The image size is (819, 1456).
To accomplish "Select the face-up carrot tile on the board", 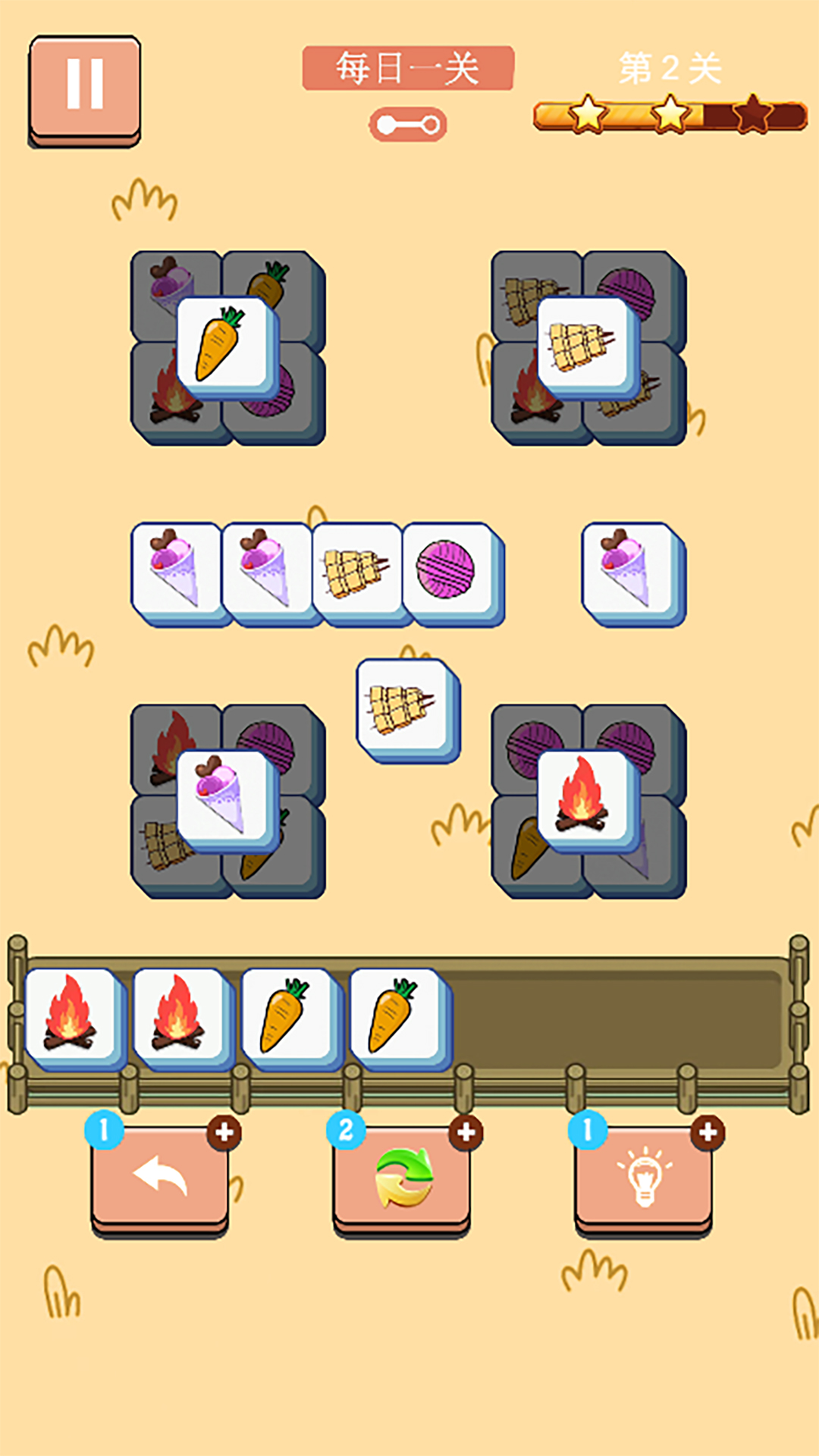I will pos(223,345).
